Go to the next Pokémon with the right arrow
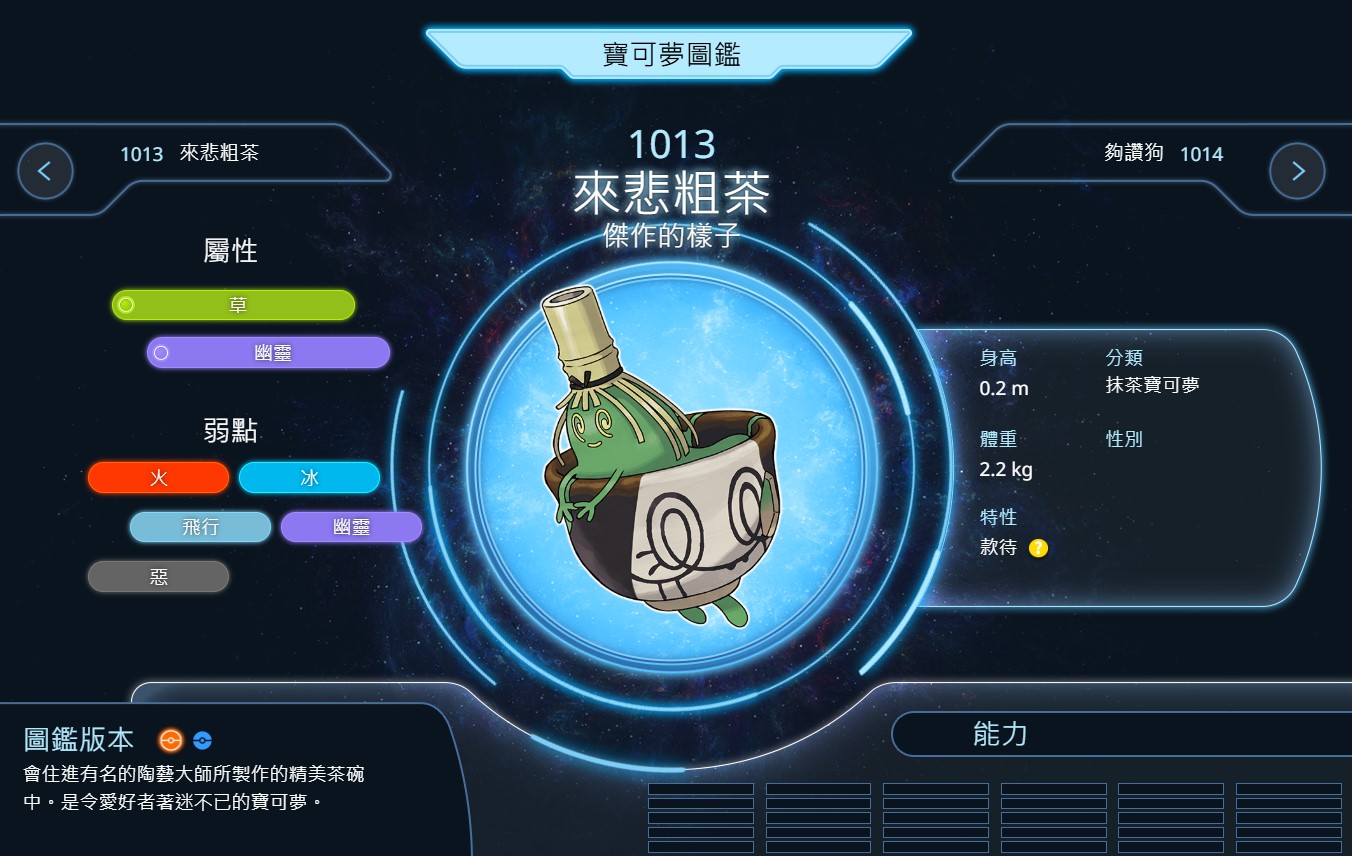The width and height of the screenshot is (1352, 856). [x=1297, y=171]
